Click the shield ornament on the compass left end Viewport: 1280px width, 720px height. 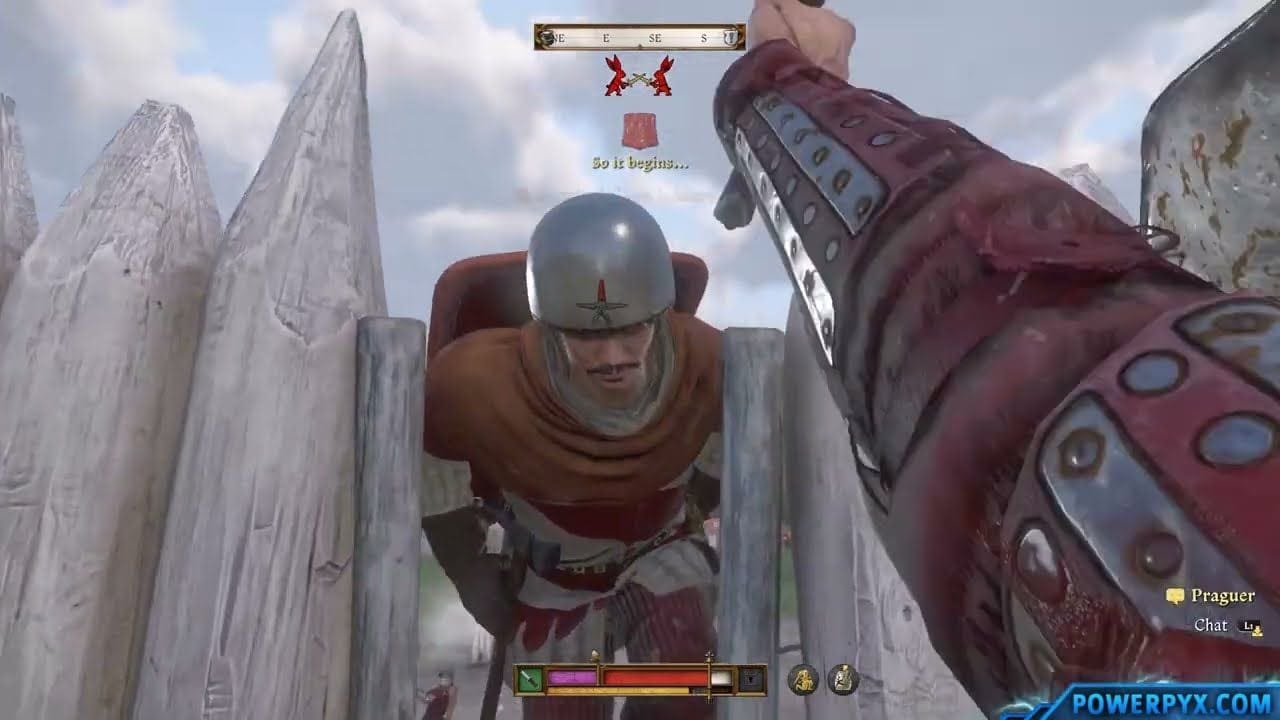(x=547, y=37)
